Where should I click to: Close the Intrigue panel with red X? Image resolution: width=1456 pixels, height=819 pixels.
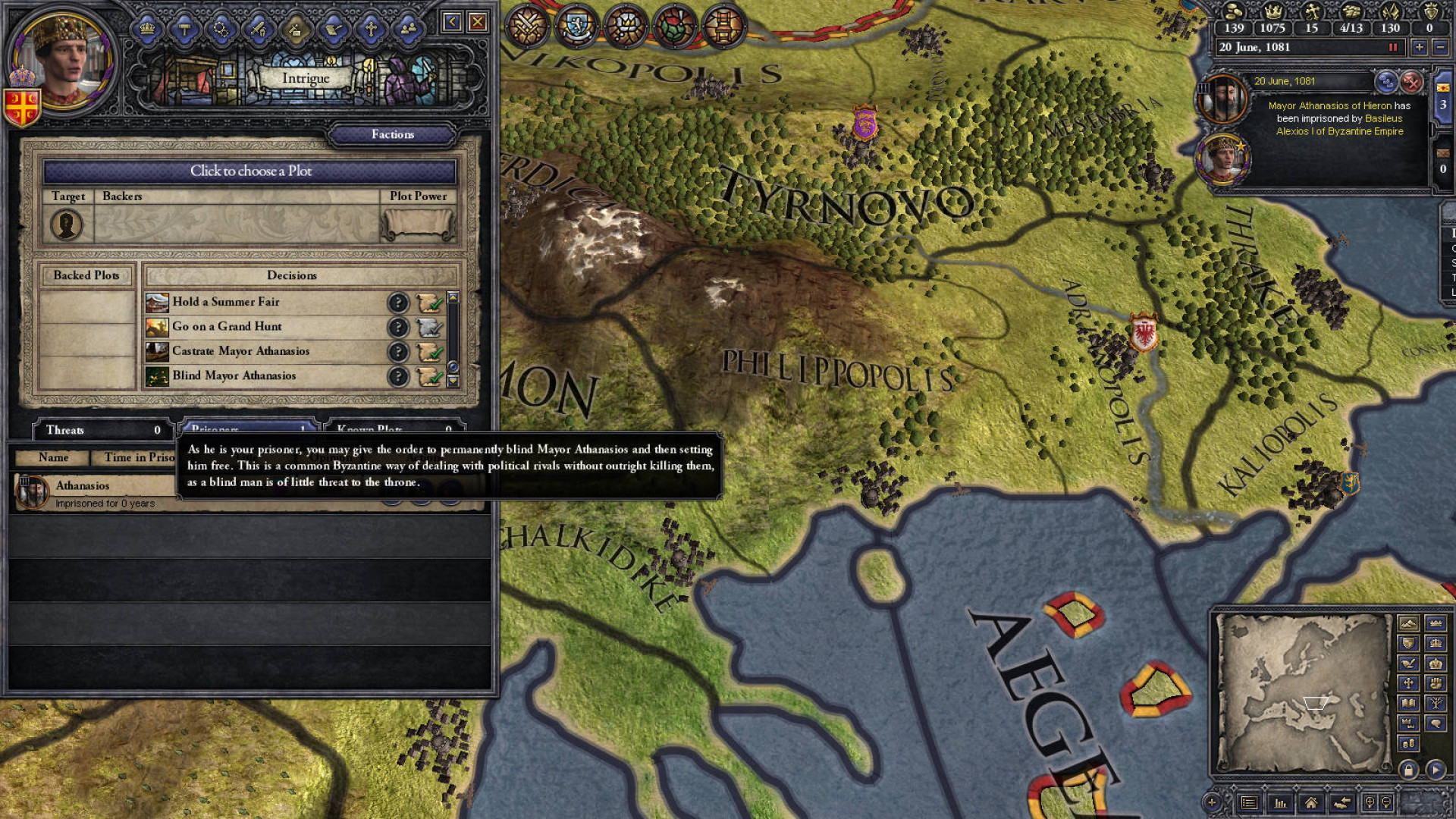click(478, 22)
